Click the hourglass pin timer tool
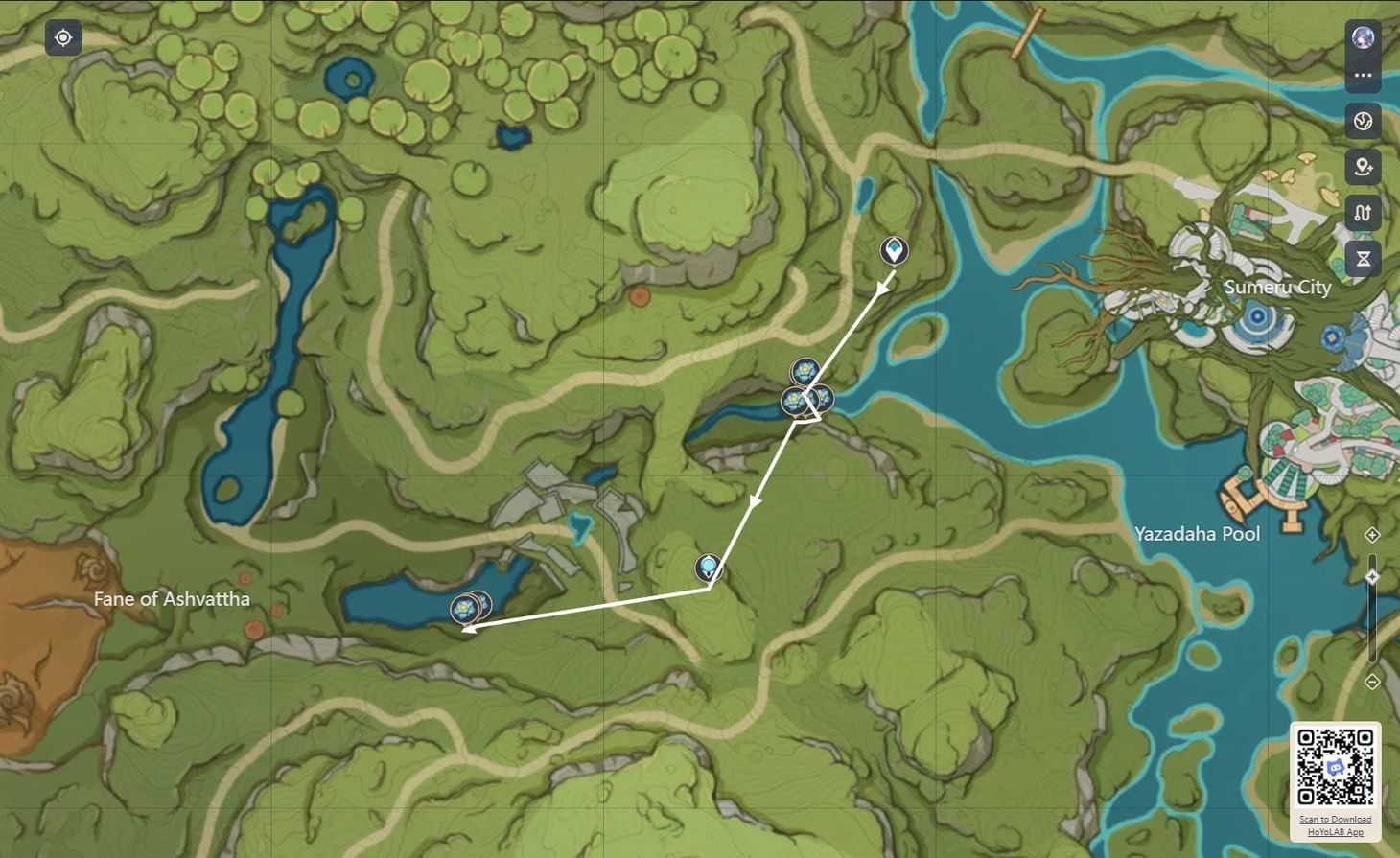The width and height of the screenshot is (1400, 858). 1363,257
